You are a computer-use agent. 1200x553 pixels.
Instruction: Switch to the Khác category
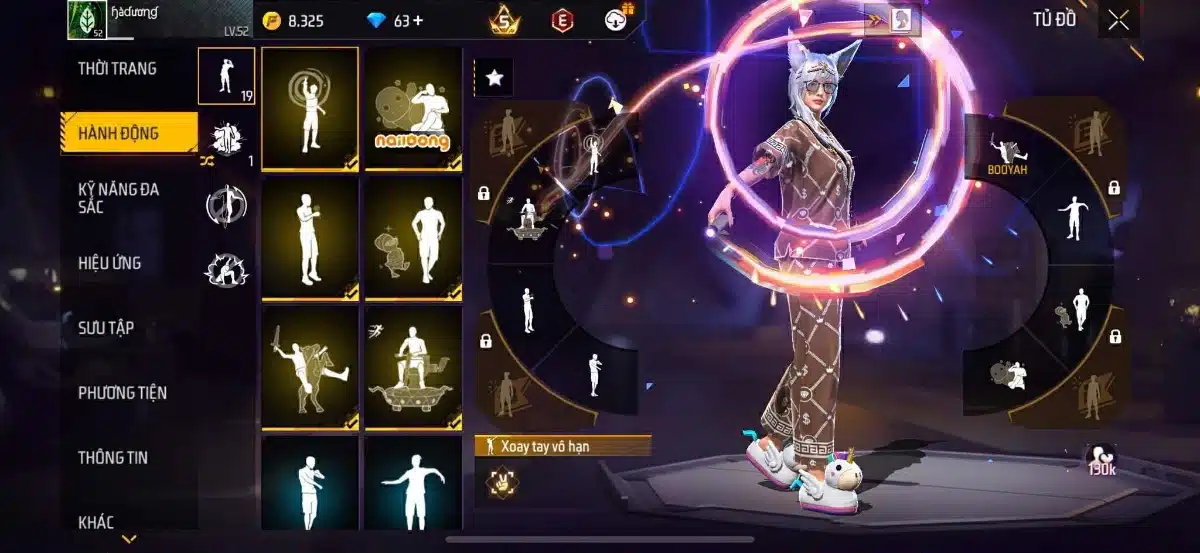pyautogui.click(x=96, y=522)
